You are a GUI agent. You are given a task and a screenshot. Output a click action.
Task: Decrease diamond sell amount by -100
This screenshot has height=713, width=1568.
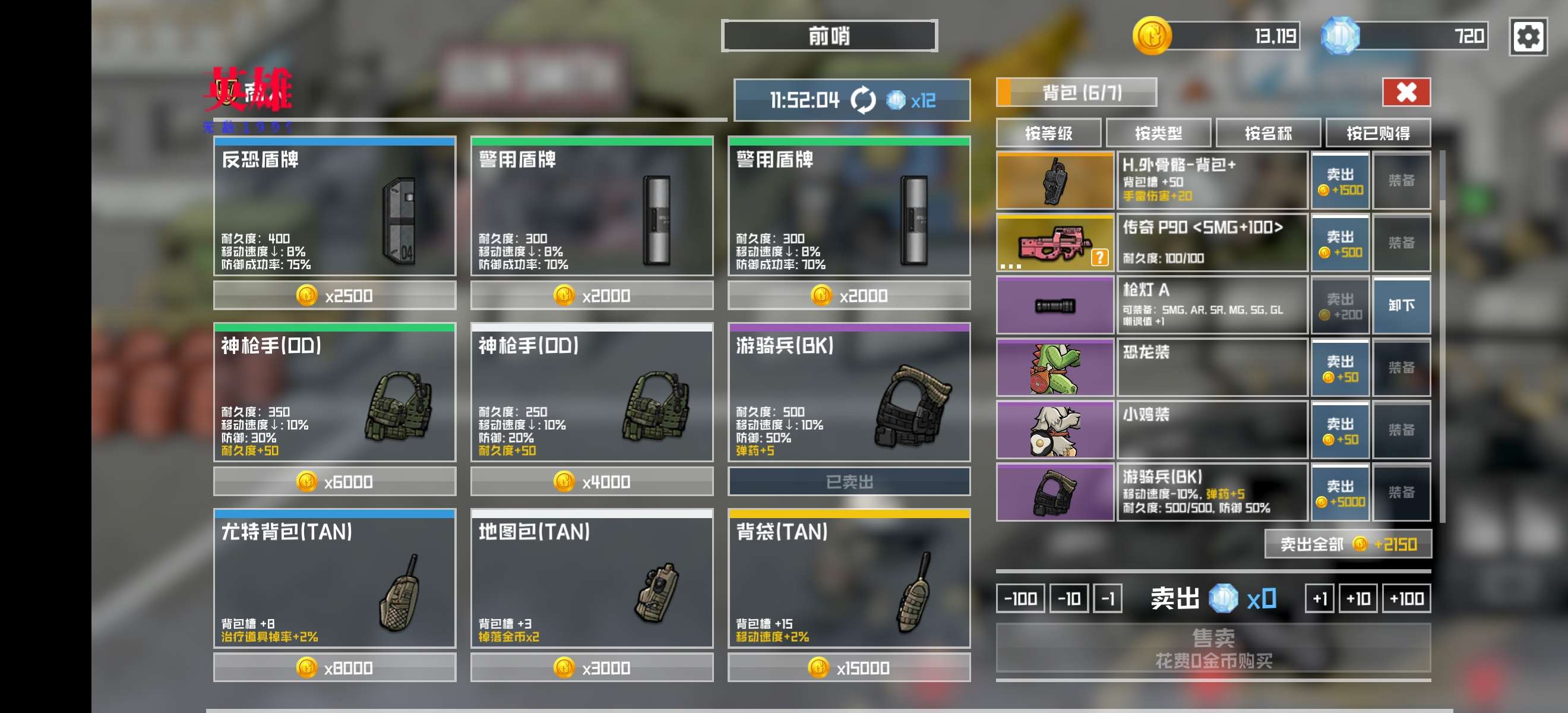click(1020, 598)
